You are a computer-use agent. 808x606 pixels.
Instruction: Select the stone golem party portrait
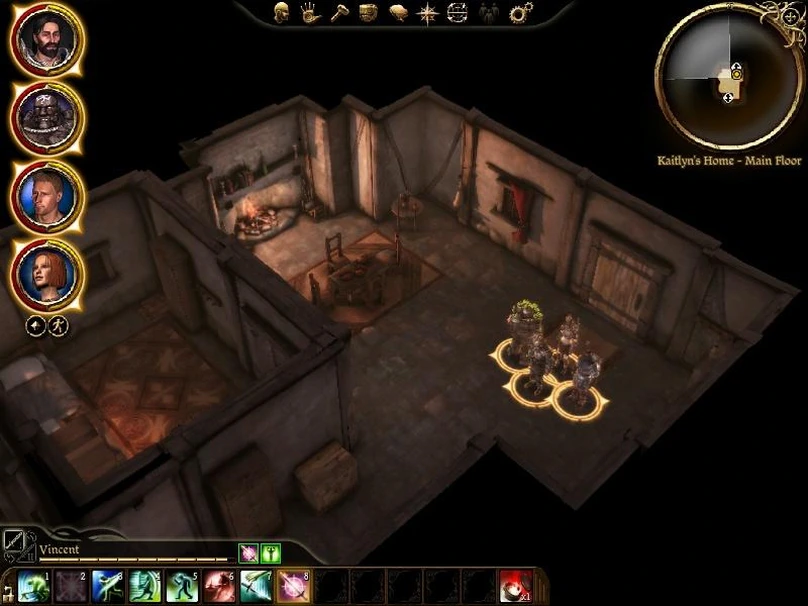pyautogui.click(x=47, y=117)
